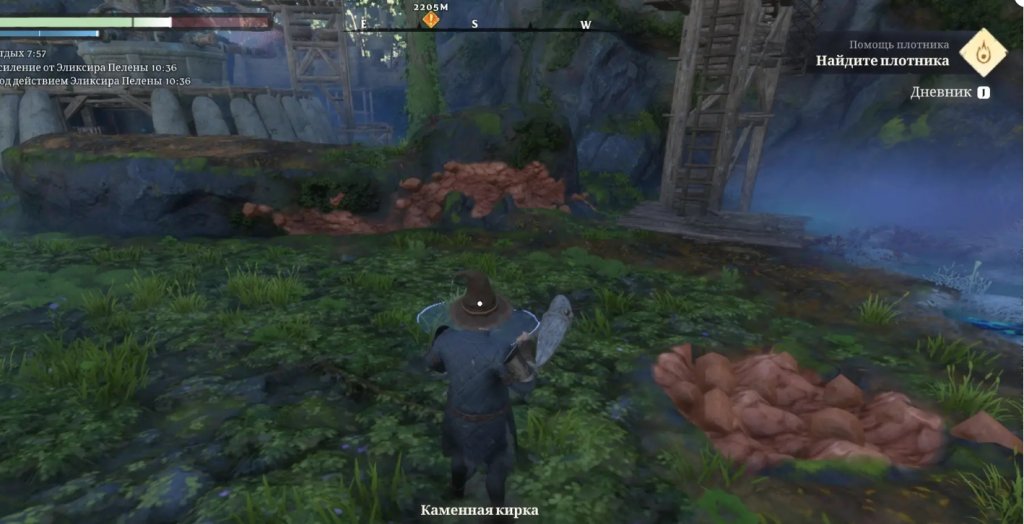Open the journal via the "Дневник" label

(940, 92)
